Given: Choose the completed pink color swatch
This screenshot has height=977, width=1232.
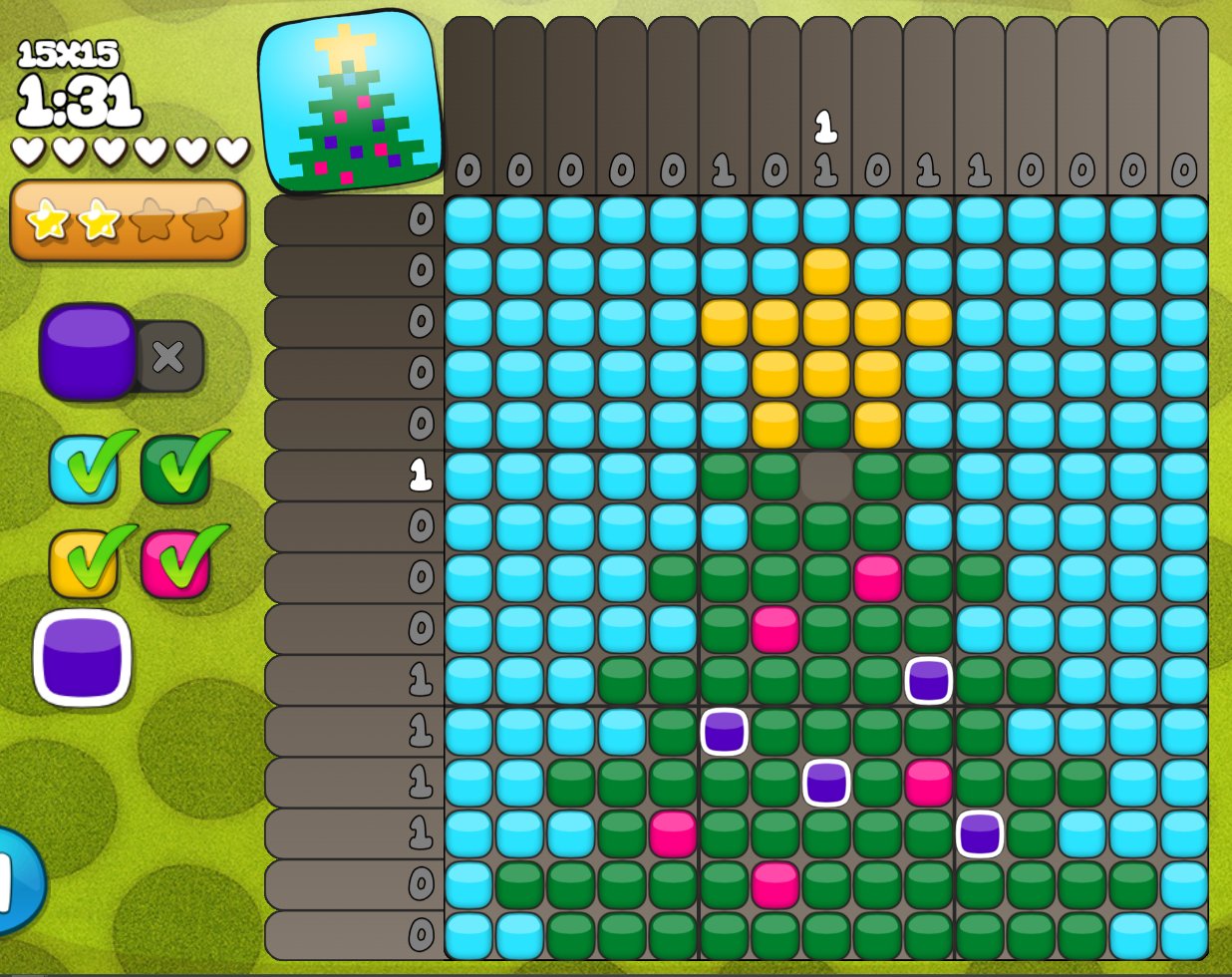Looking at the screenshot, I should pos(175,562).
